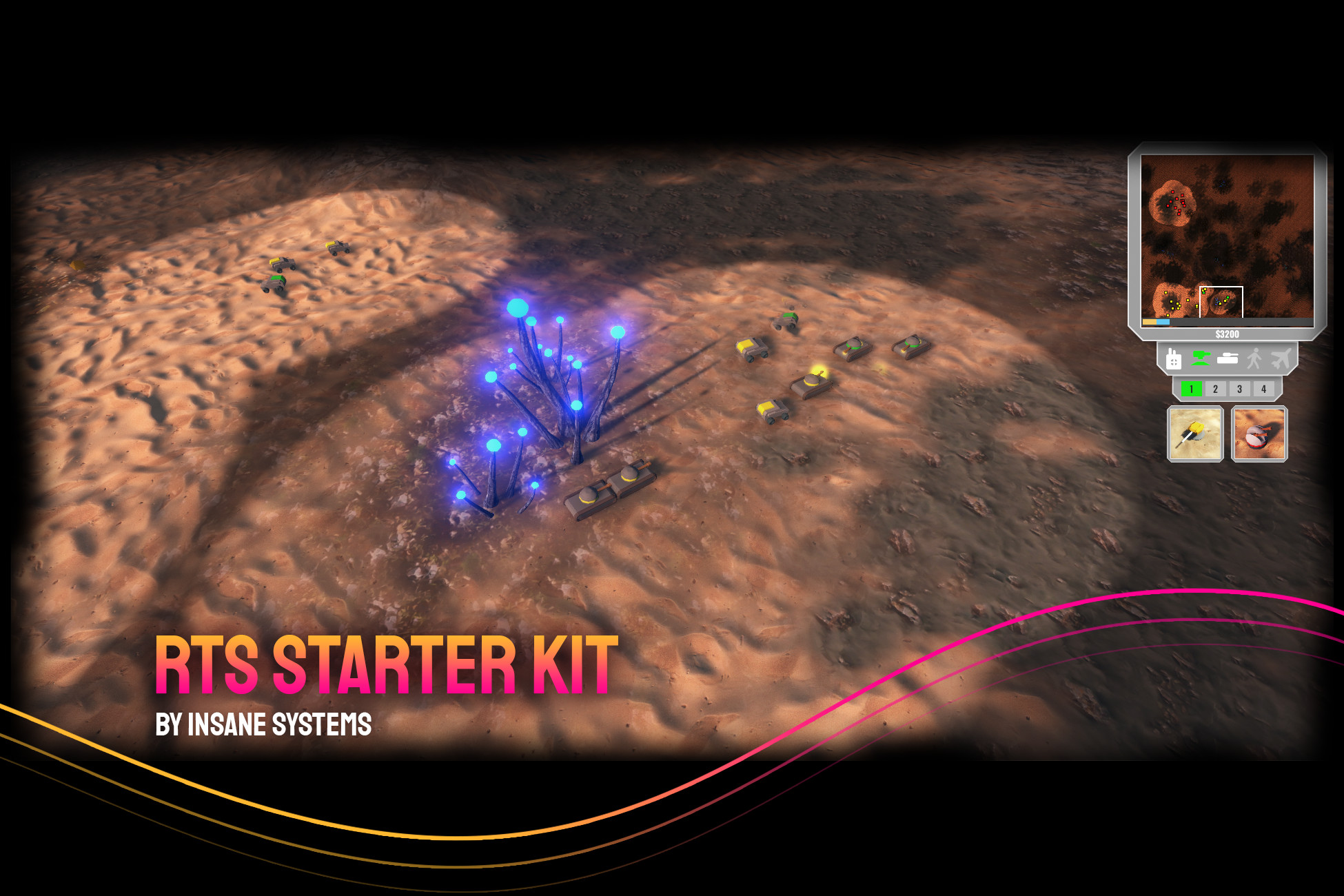This screenshot has height=896, width=1344.
Task: Click the red enemy cluster on the minimap
Action: click(x=1177, y=201)
